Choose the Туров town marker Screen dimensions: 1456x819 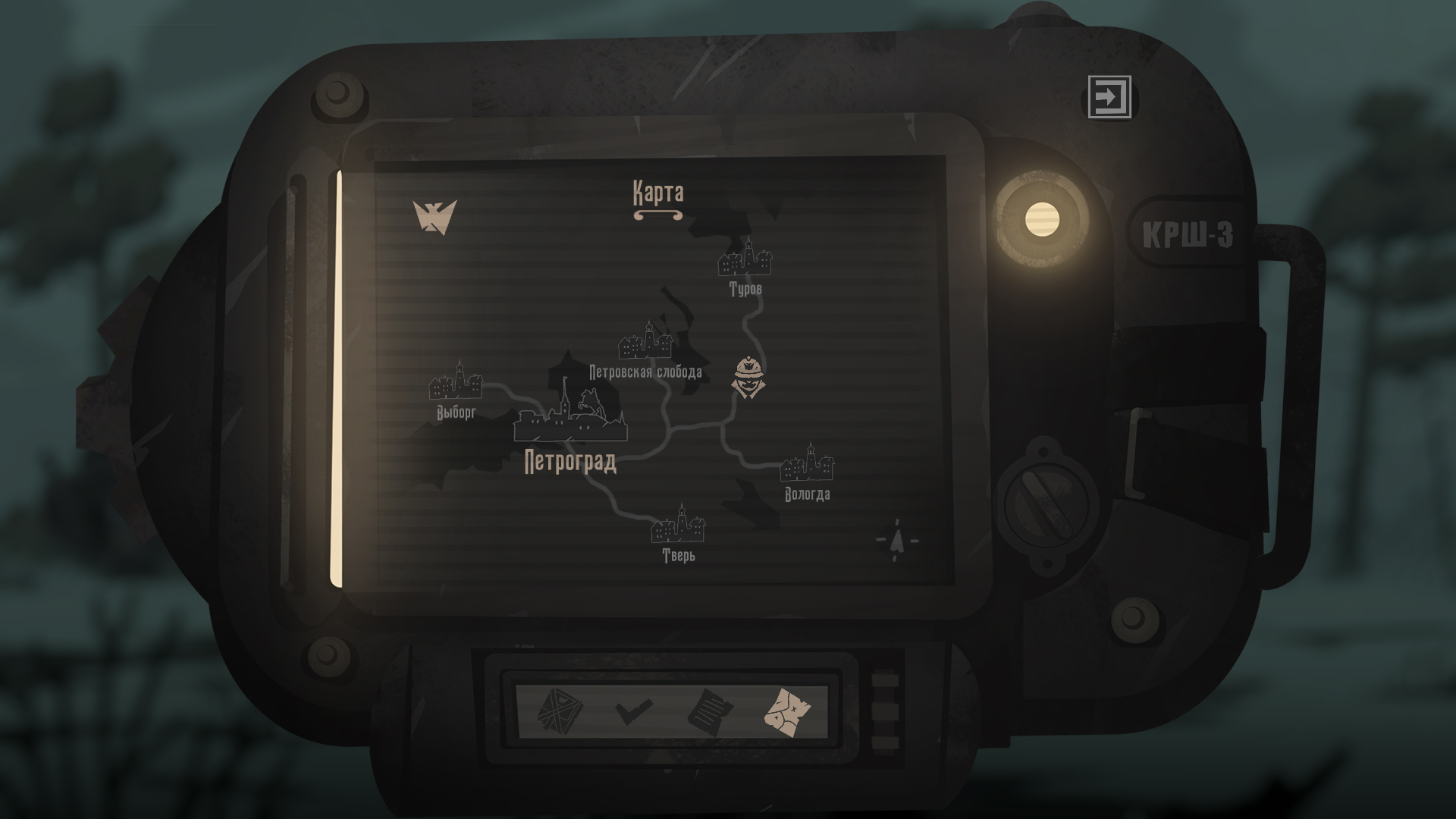tap(745, 259)
